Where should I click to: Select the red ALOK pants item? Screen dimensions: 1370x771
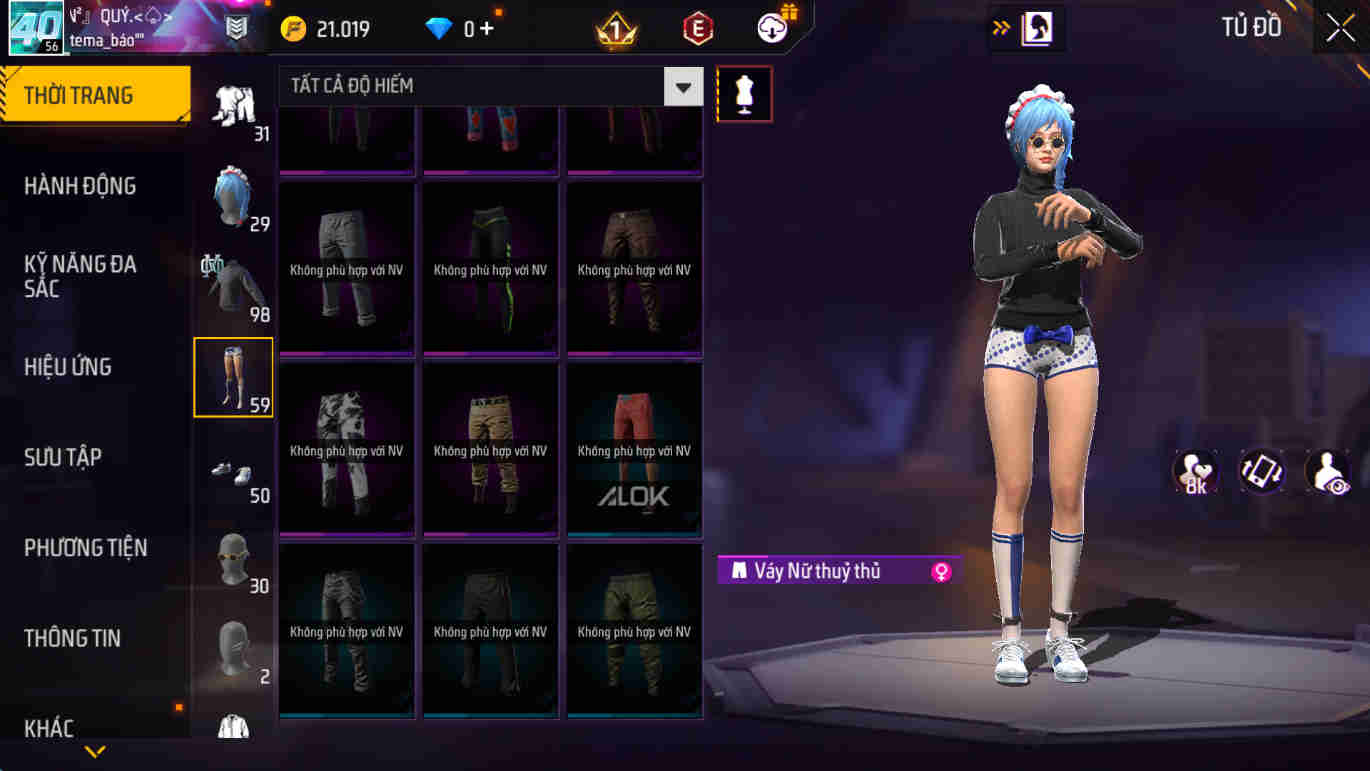tap(633, 450)
